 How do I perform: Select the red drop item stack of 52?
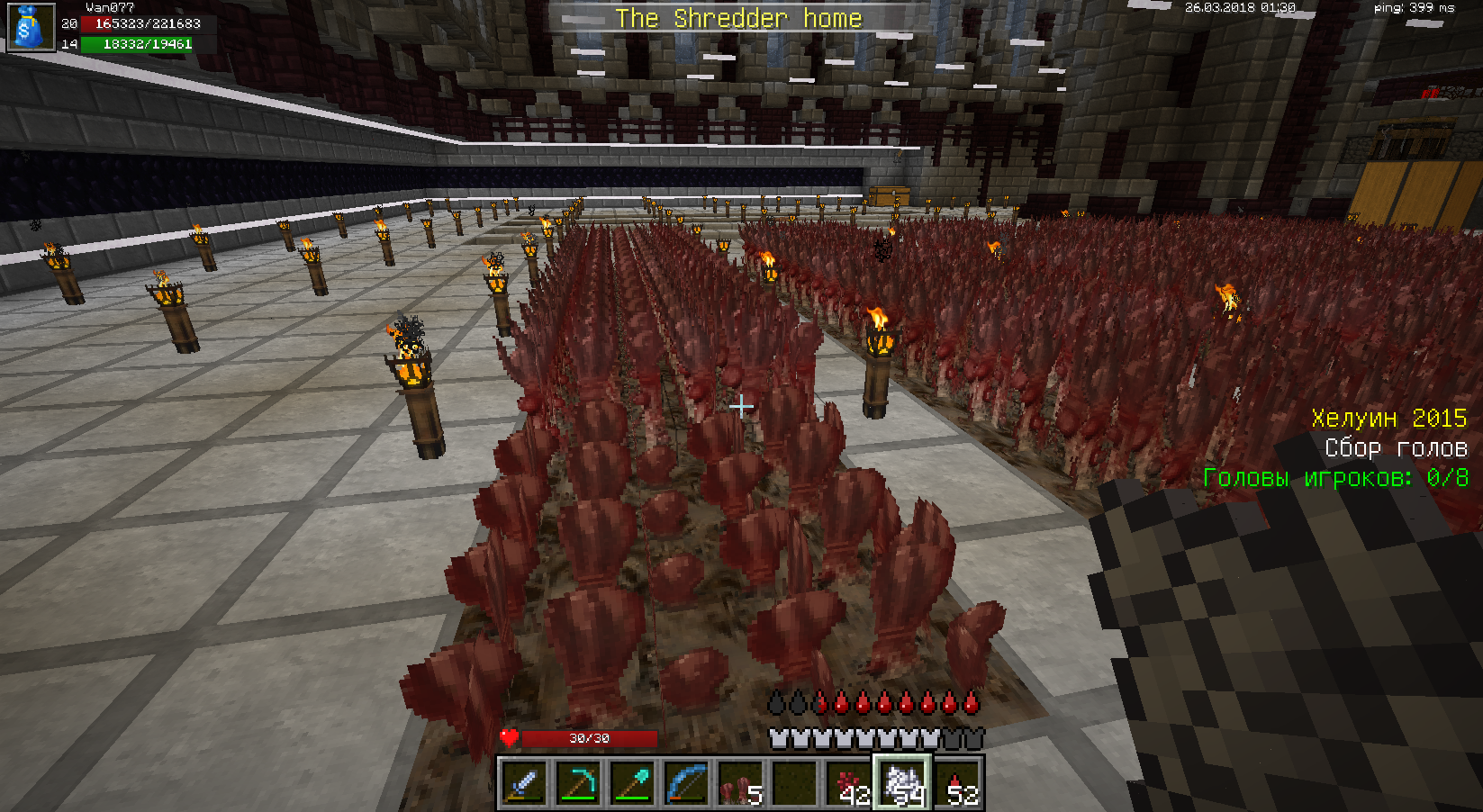(957, 782)
